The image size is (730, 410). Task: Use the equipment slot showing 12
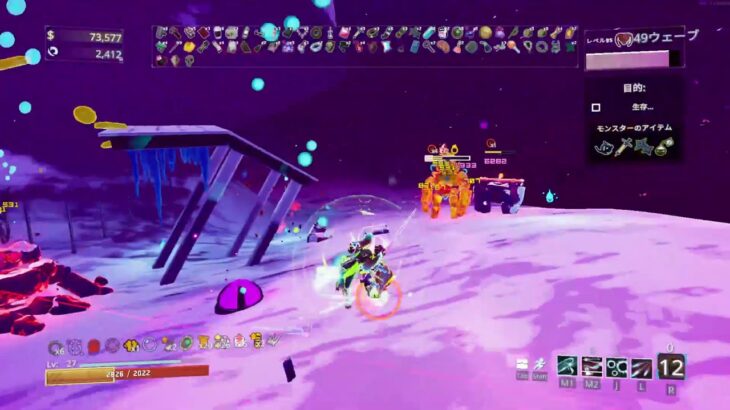671,366
